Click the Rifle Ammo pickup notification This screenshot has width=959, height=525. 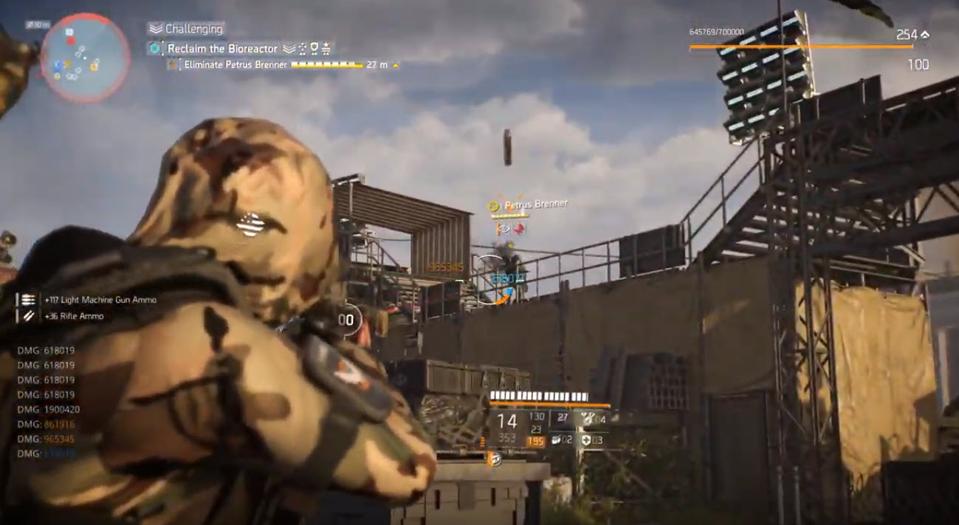[x=75, y=316]
